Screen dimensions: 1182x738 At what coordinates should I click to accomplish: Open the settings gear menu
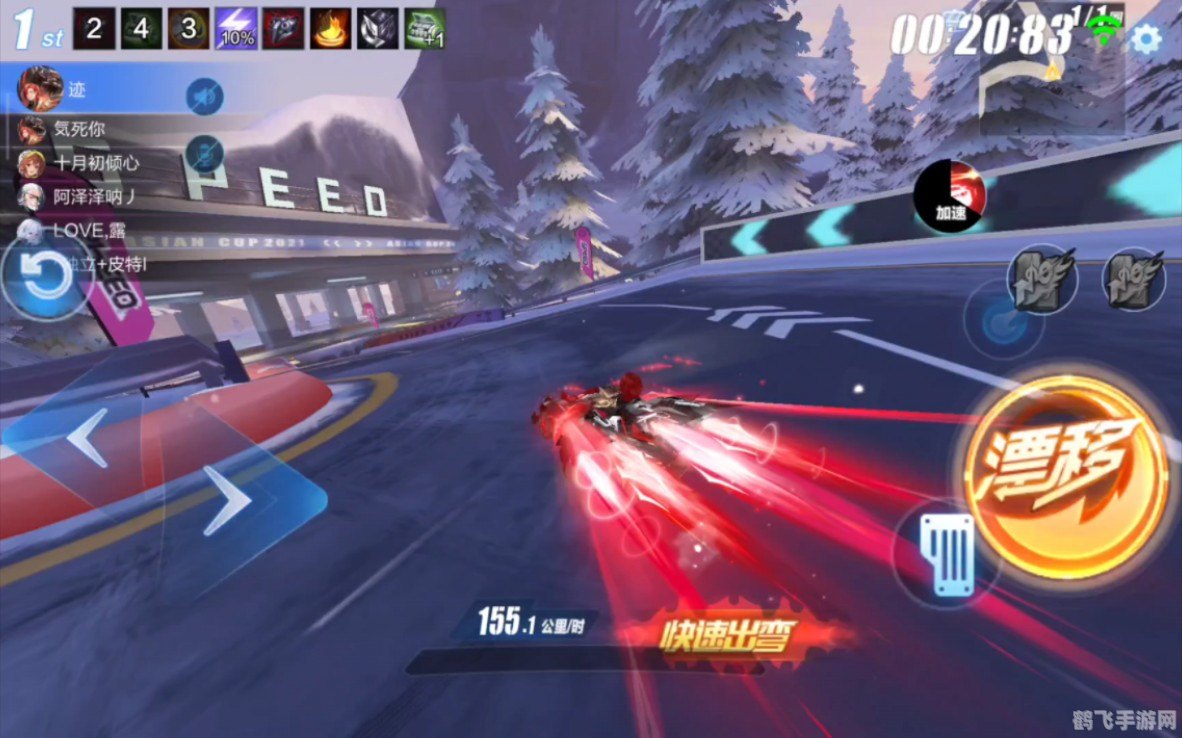point(1145,39)
